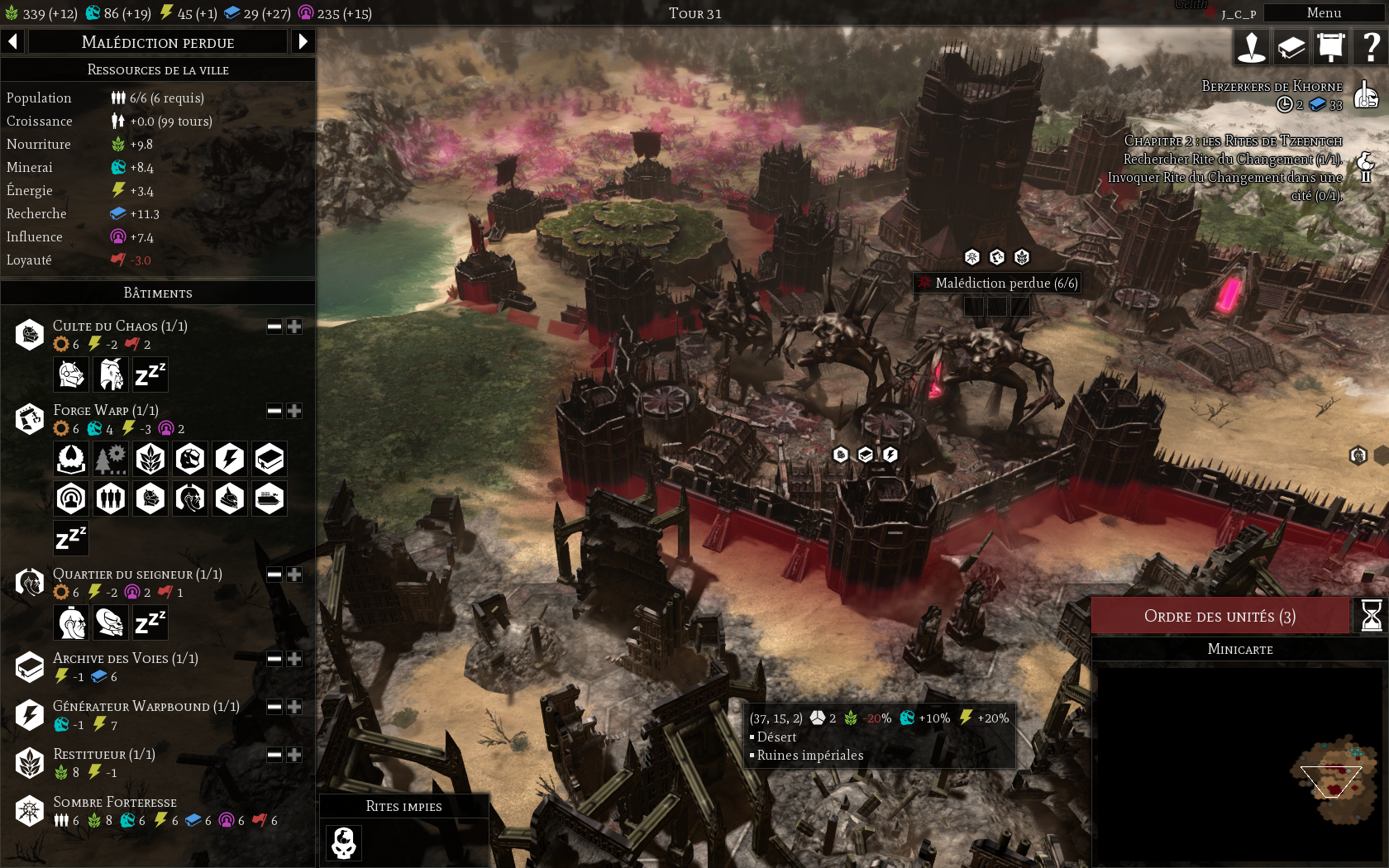End turn with the hourglass button
The width and height of the screenshot is (1389, 868).
point(1371,616)
